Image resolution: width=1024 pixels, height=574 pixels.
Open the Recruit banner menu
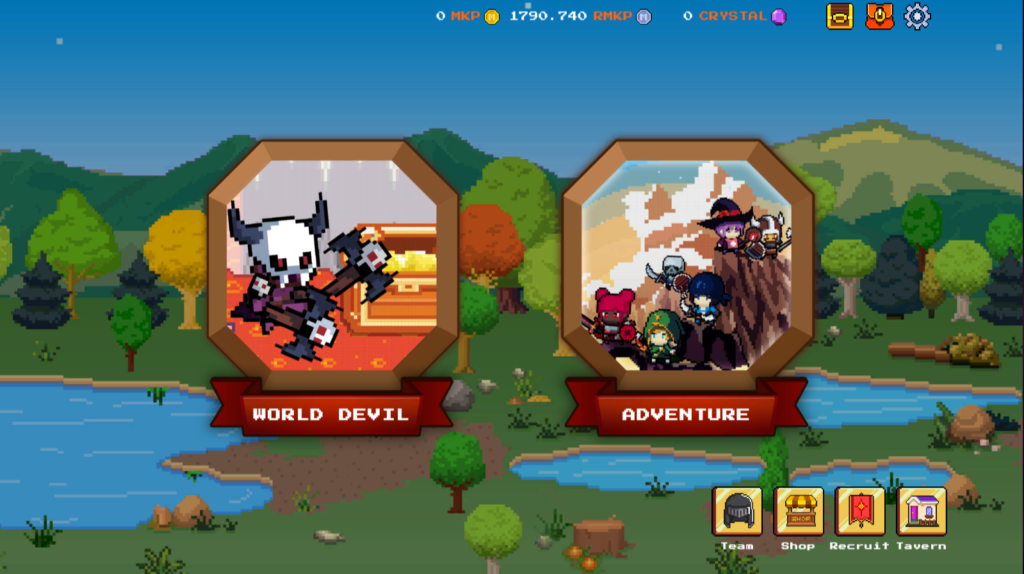click(x=860, y=511)
